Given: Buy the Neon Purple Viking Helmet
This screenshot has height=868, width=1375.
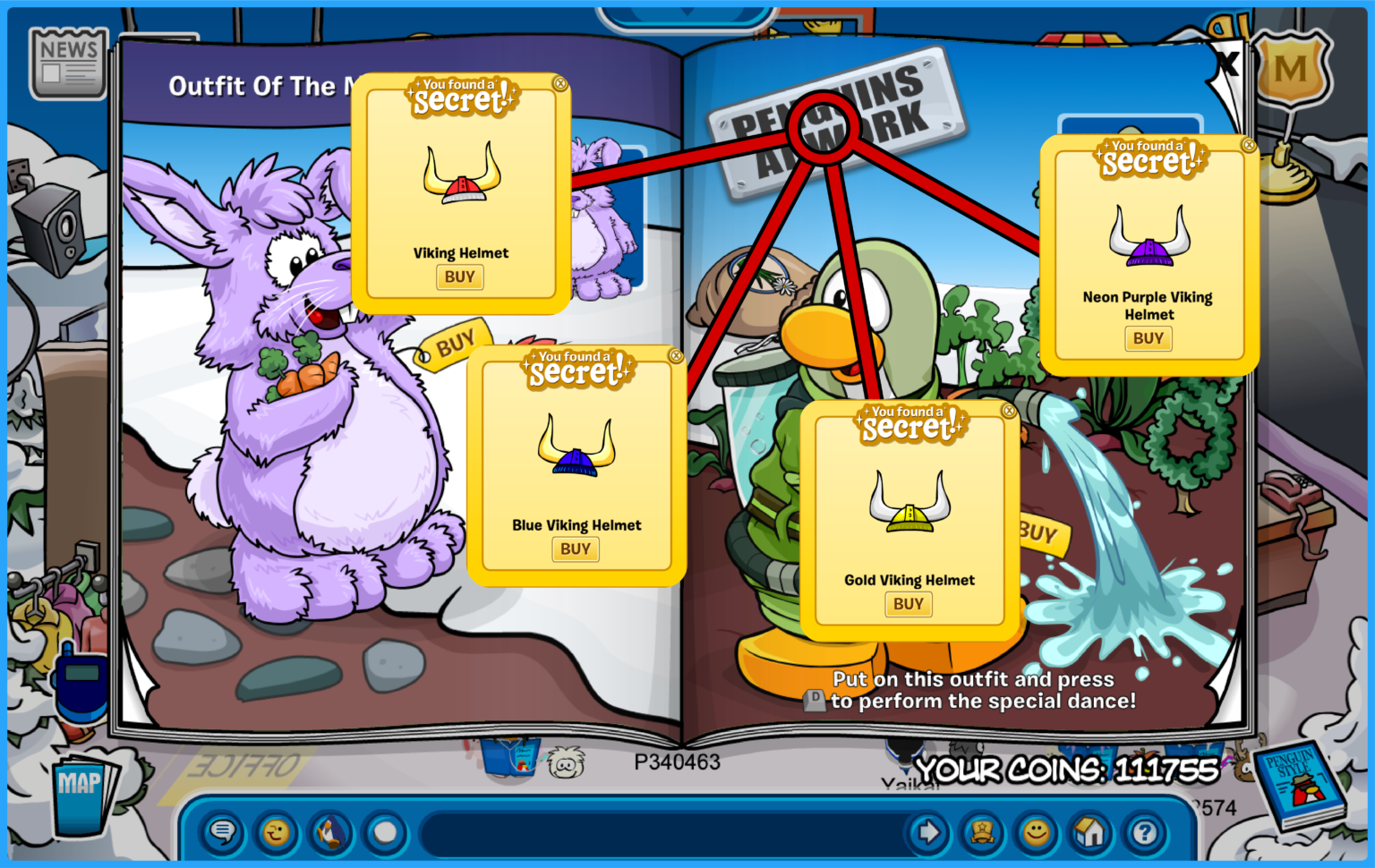Looking at the screenshot, I should tap(1149, 338).
